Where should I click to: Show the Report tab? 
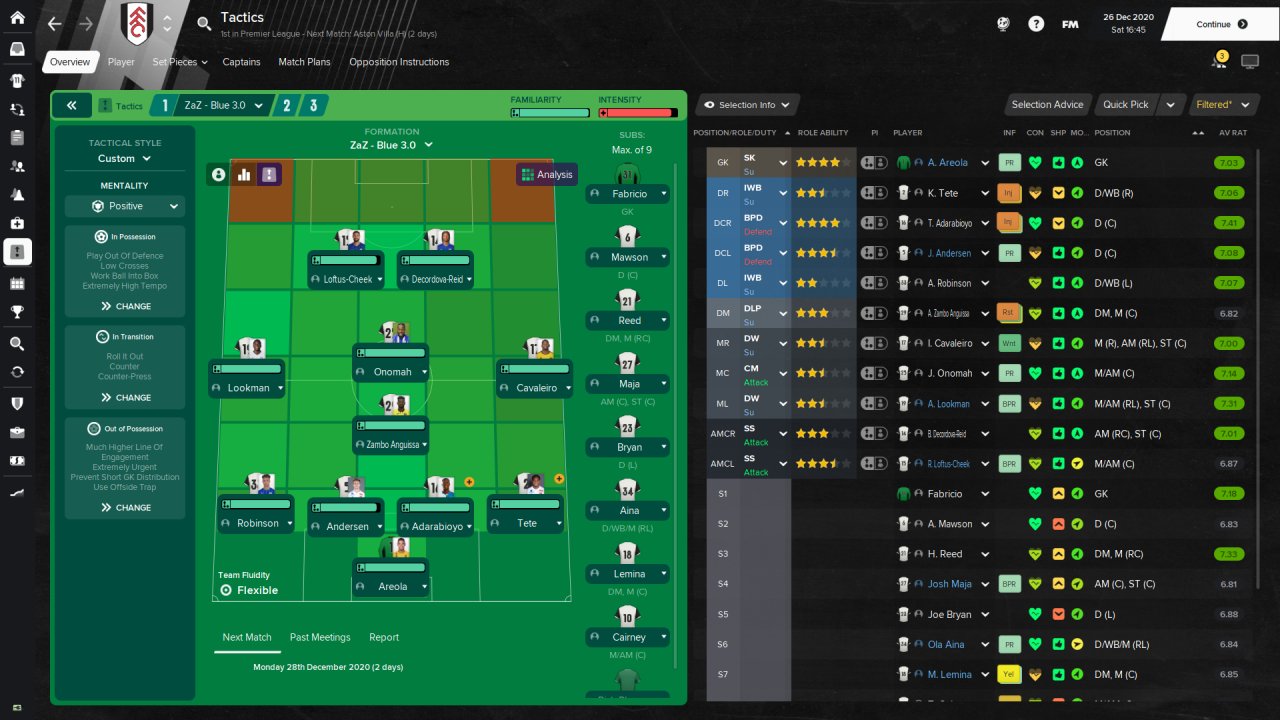(x=384, y=637)
